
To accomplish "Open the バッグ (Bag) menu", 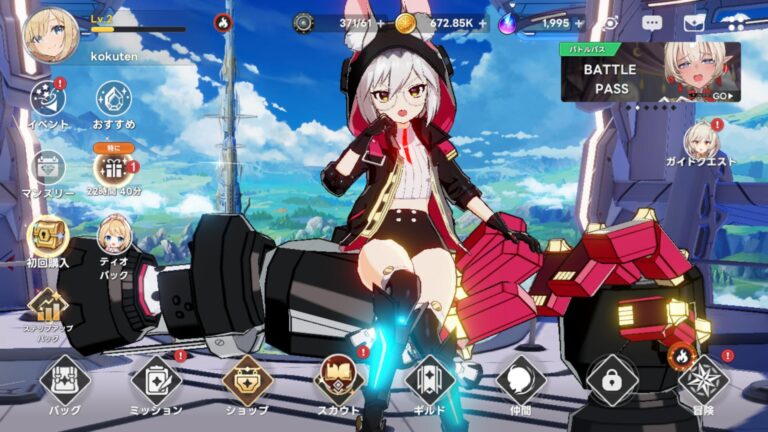I will click(65, 381).
